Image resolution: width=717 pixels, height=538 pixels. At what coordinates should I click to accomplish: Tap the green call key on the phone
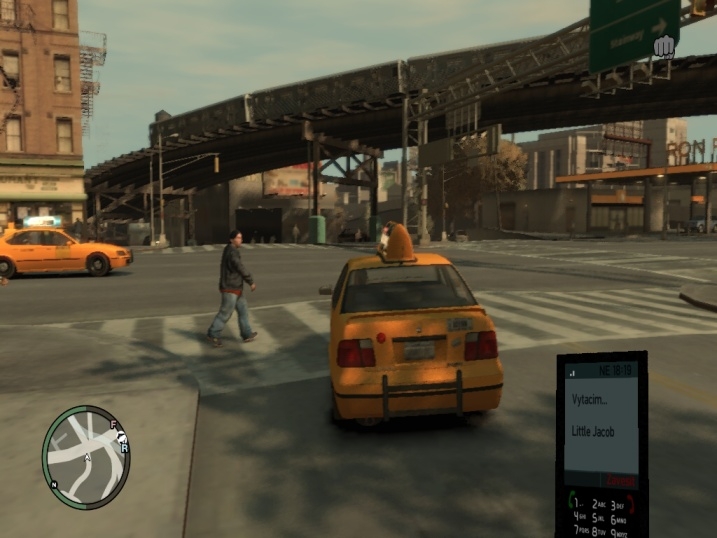[x=573, y=499]
